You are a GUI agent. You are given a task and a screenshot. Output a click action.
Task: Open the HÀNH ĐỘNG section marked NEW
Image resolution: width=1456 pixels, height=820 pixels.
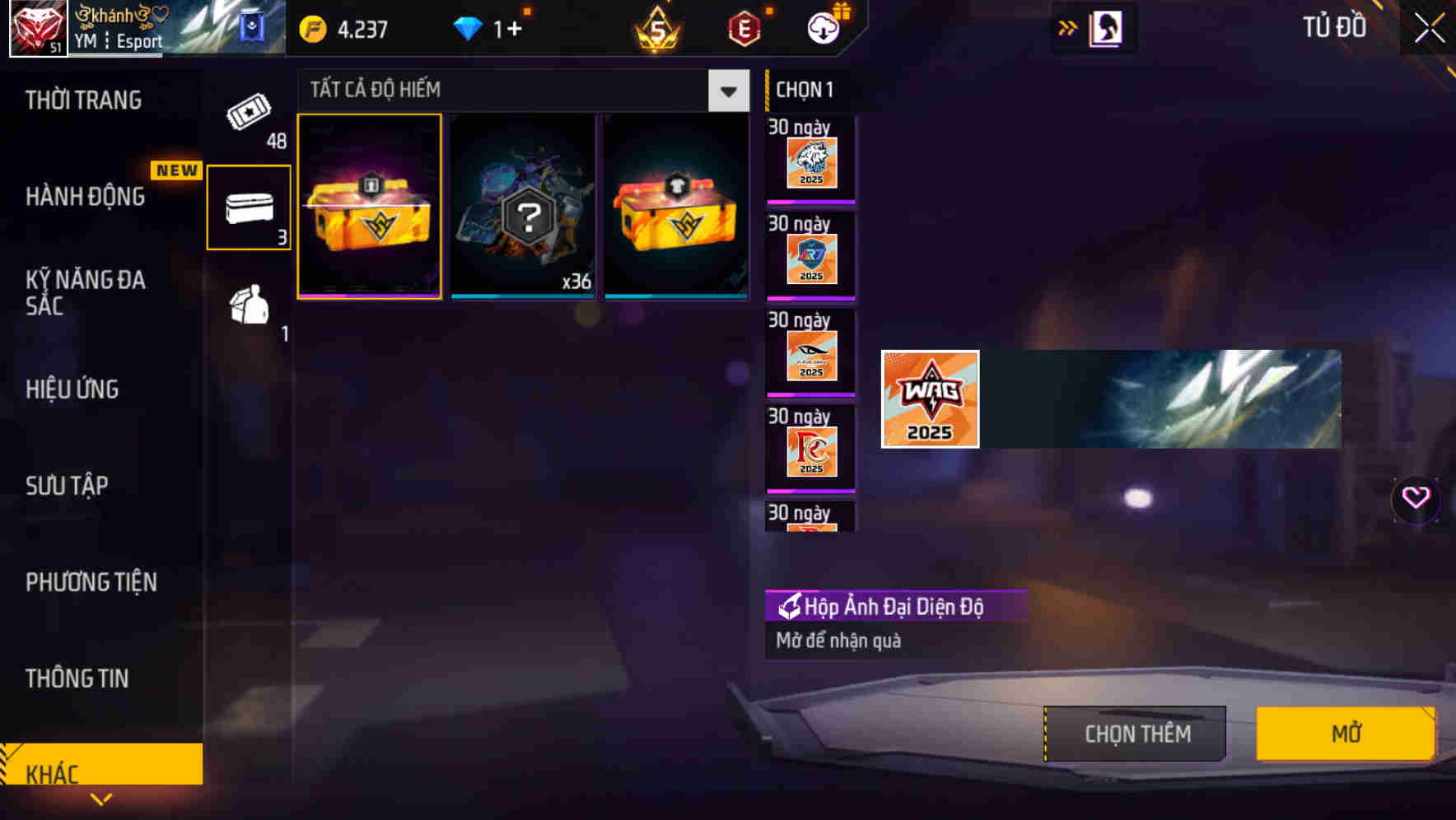[x=85, y=198]
